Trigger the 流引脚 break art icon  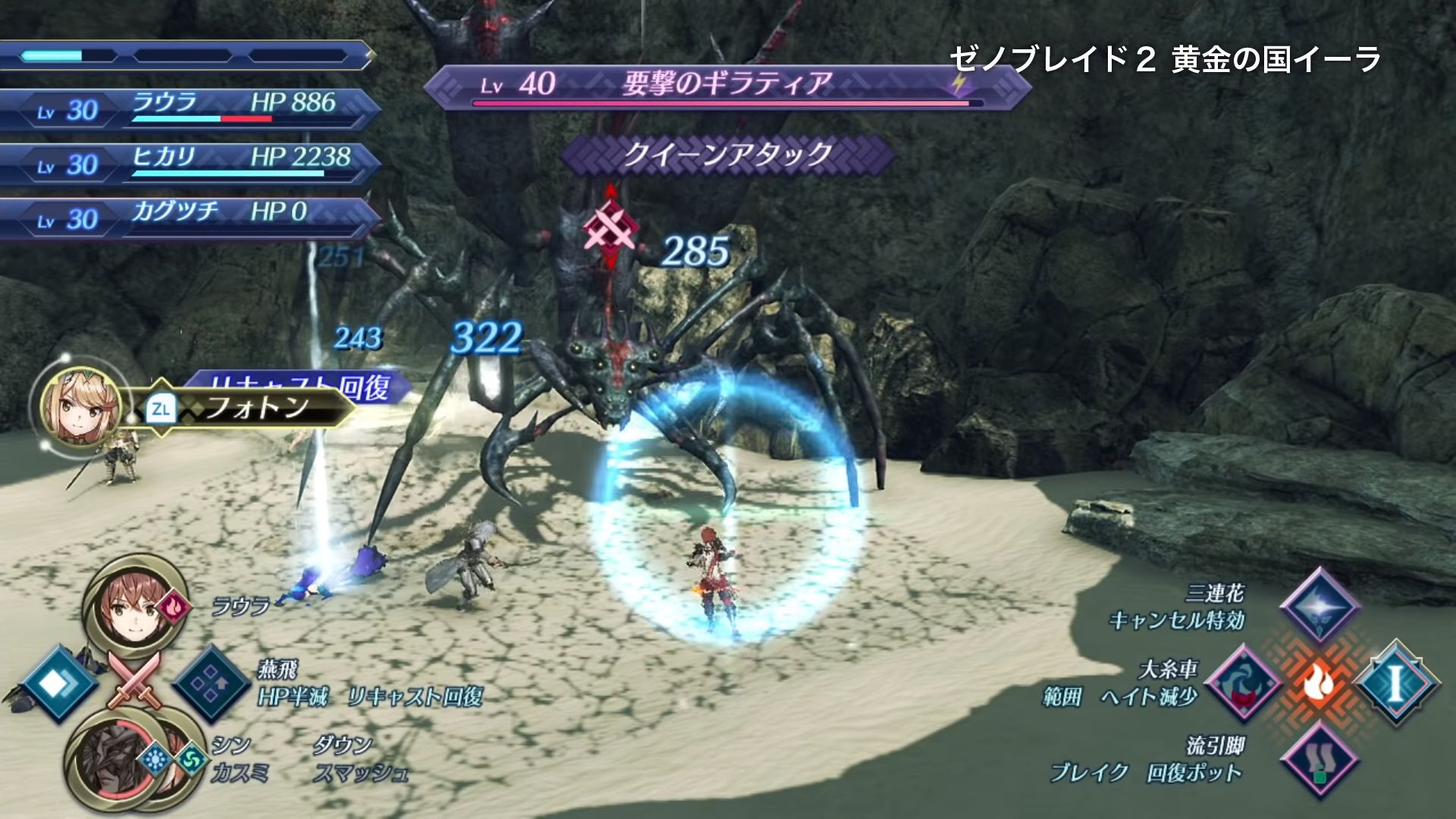click(x=1318, y=760)
